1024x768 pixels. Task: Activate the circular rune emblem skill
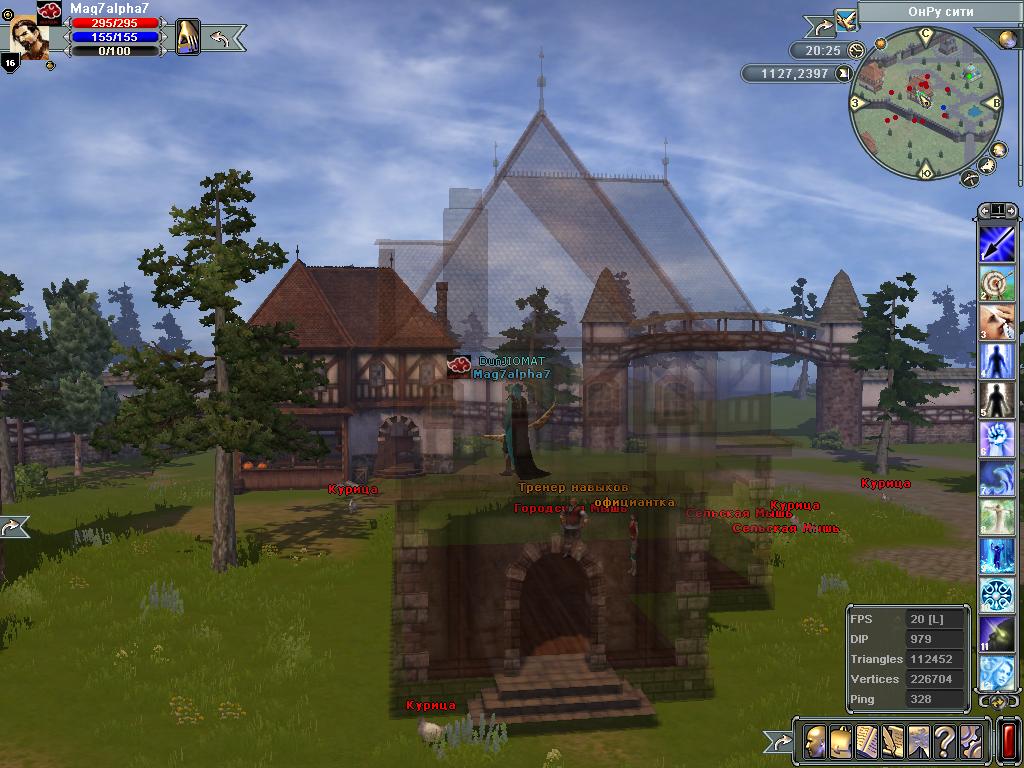coord(997,595)
